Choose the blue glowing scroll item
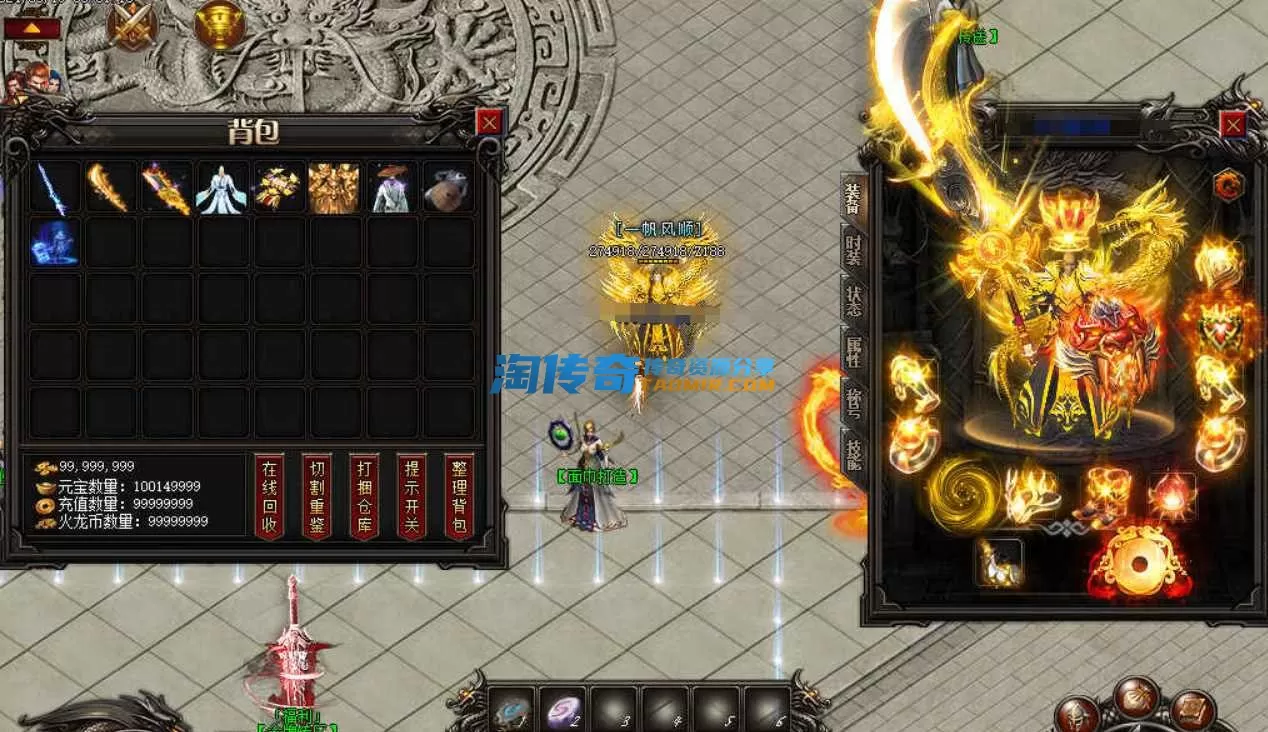This screenshot has height=732, width=1268. coord(54,243)
